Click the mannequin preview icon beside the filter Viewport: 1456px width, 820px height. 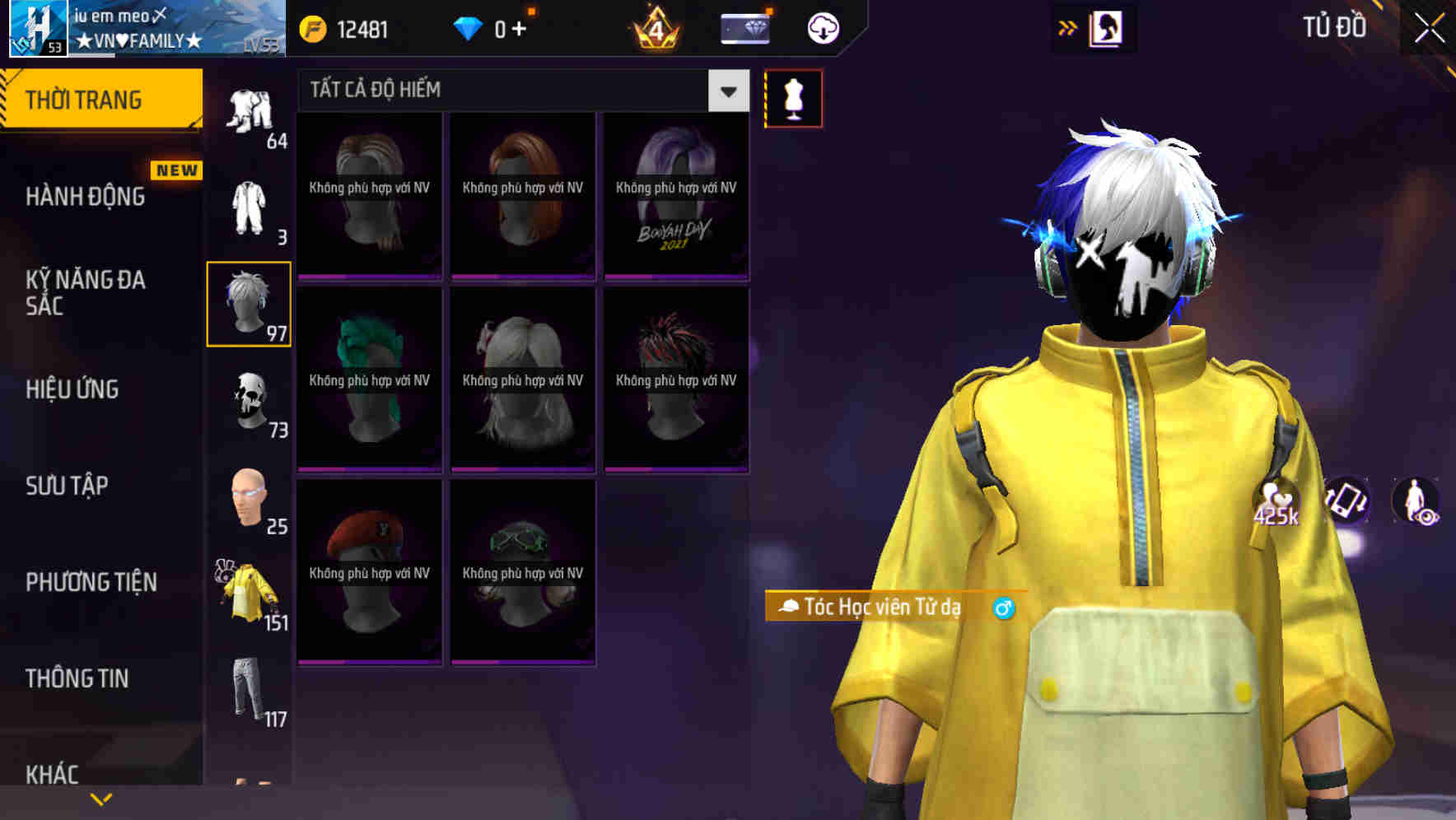click(x=793, y=97)
